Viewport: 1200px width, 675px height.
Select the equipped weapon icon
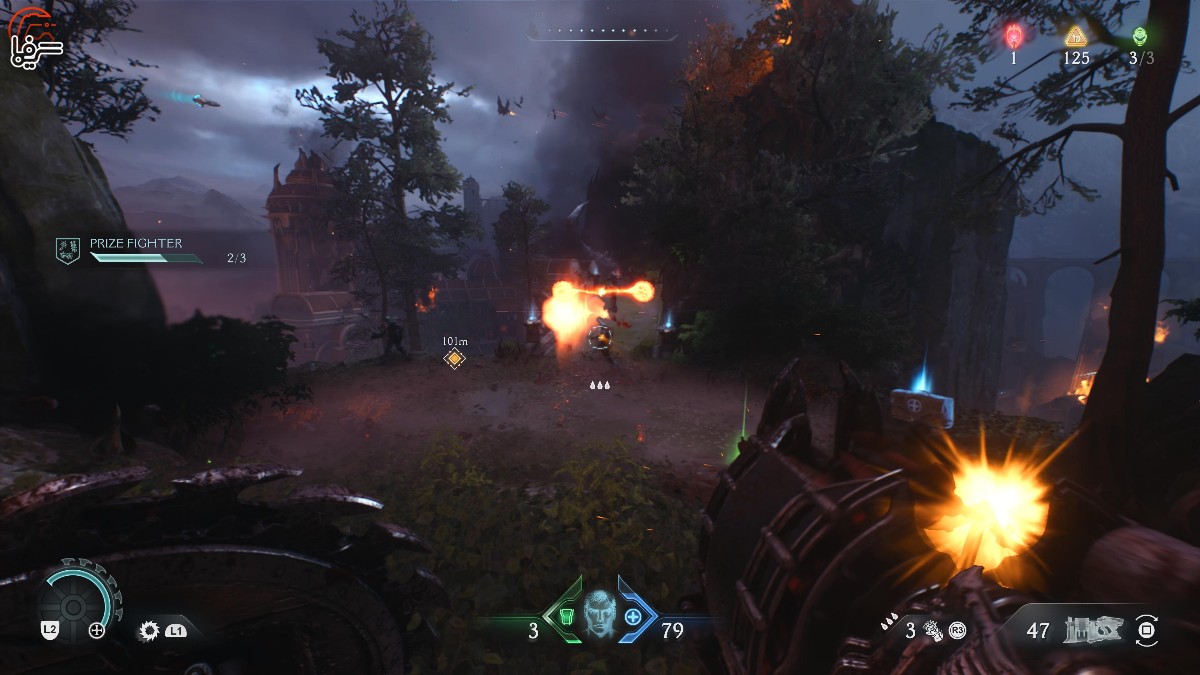(1094, 630)
